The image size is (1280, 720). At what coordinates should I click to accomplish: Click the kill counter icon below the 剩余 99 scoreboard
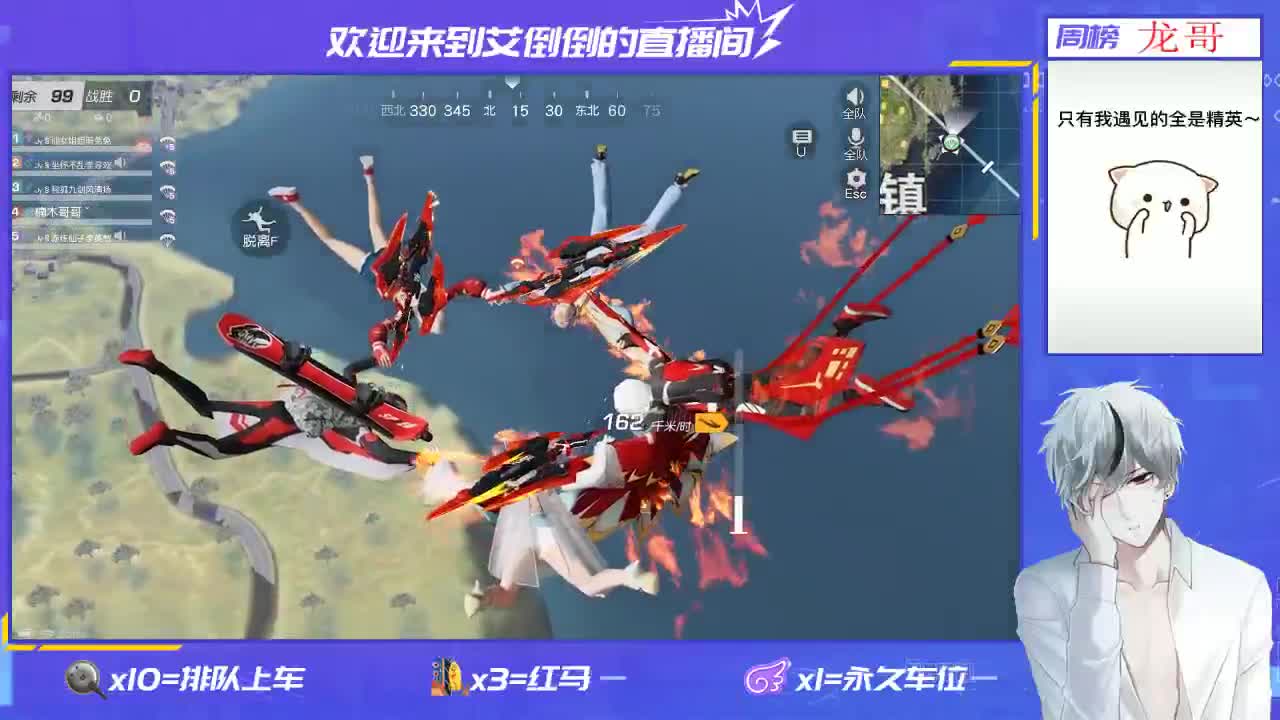37,116
